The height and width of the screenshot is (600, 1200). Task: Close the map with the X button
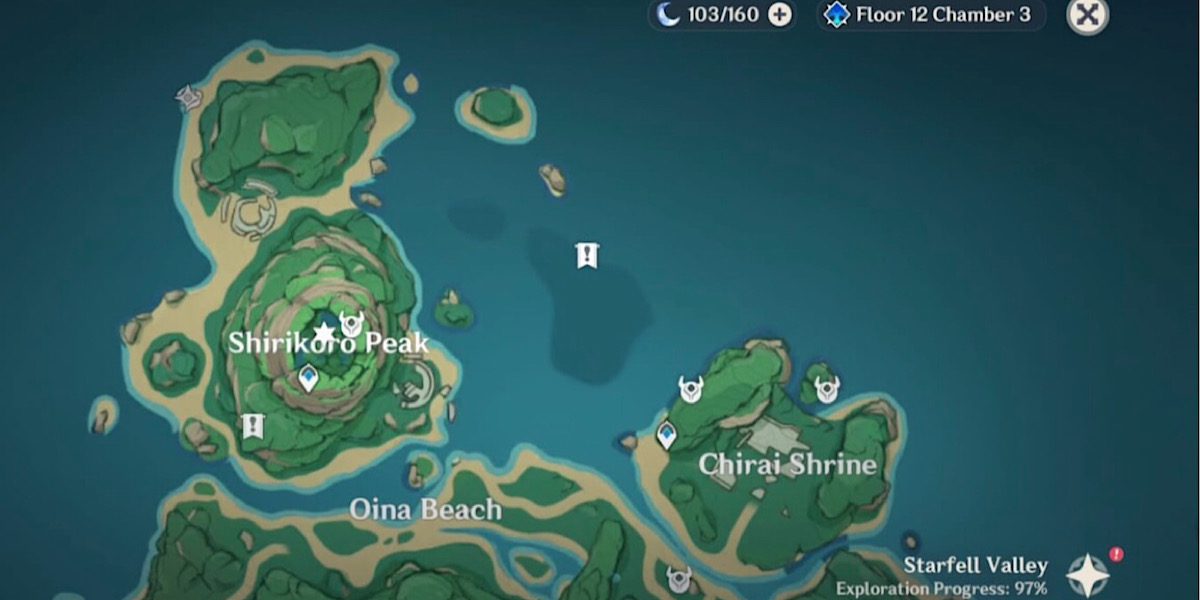coord(1087,15)
